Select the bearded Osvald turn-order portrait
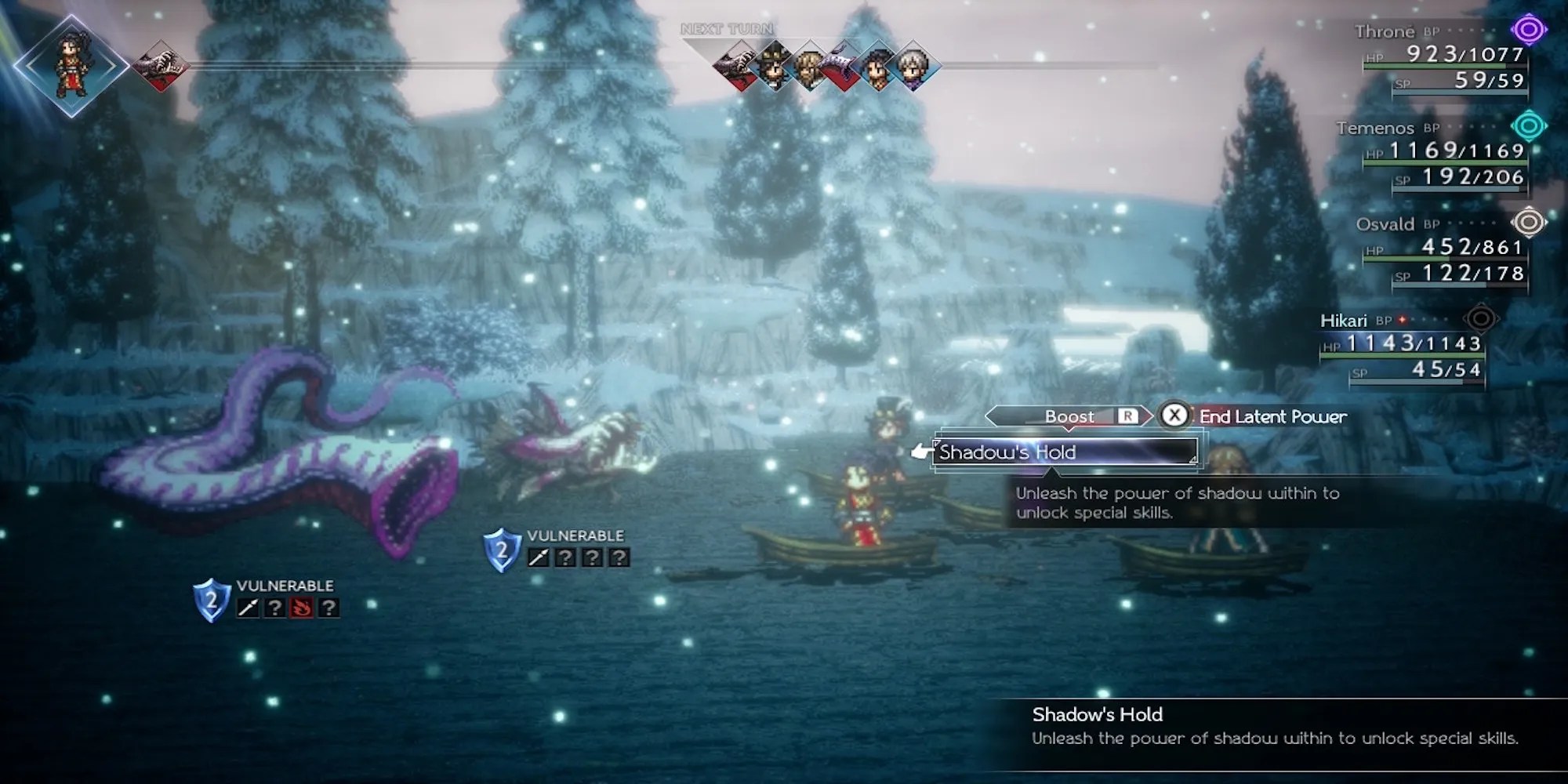This screenshot has width=1568, height=784. (x=809, y=67)
